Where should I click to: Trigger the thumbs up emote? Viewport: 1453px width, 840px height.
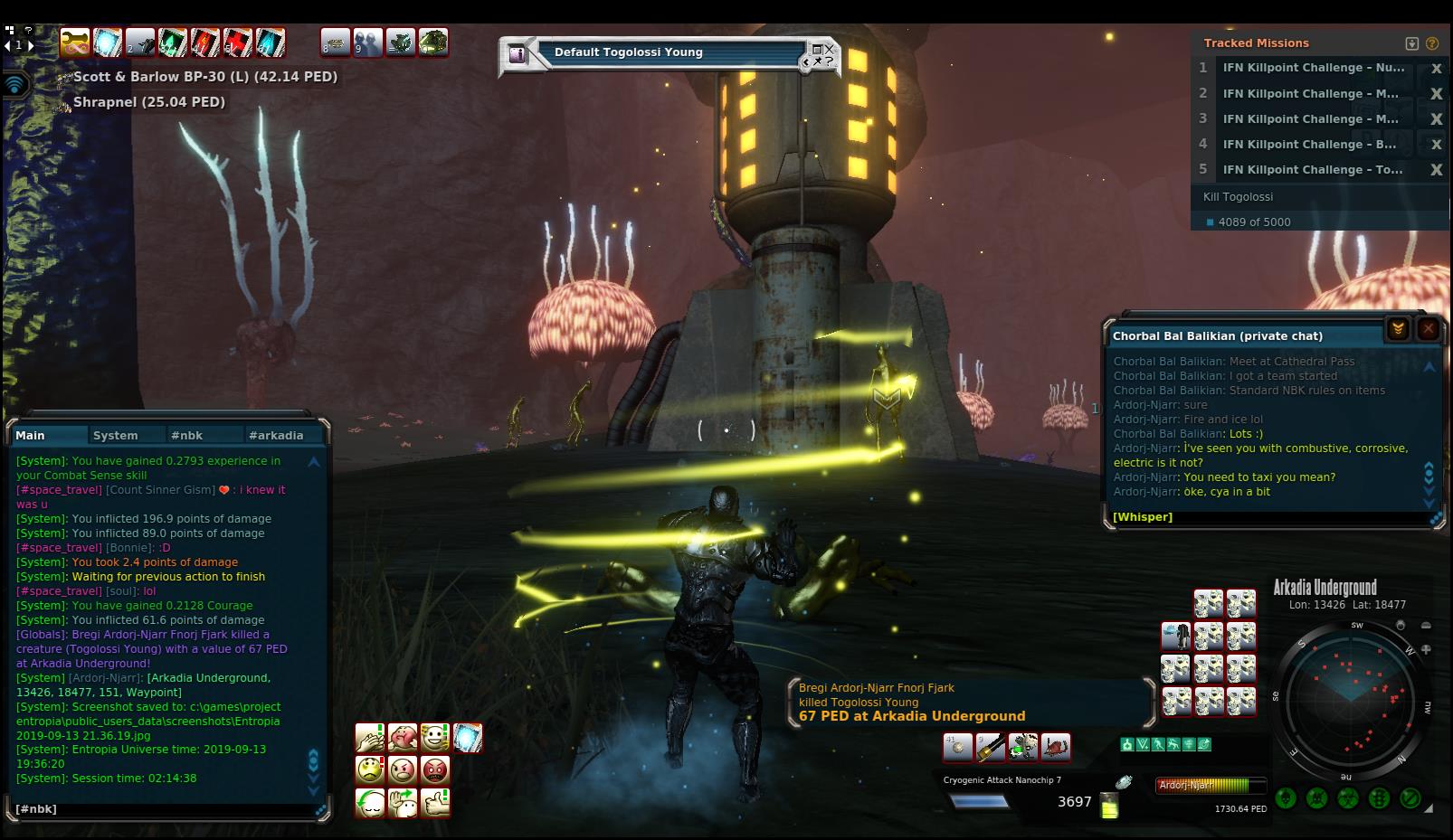[435, 803]
